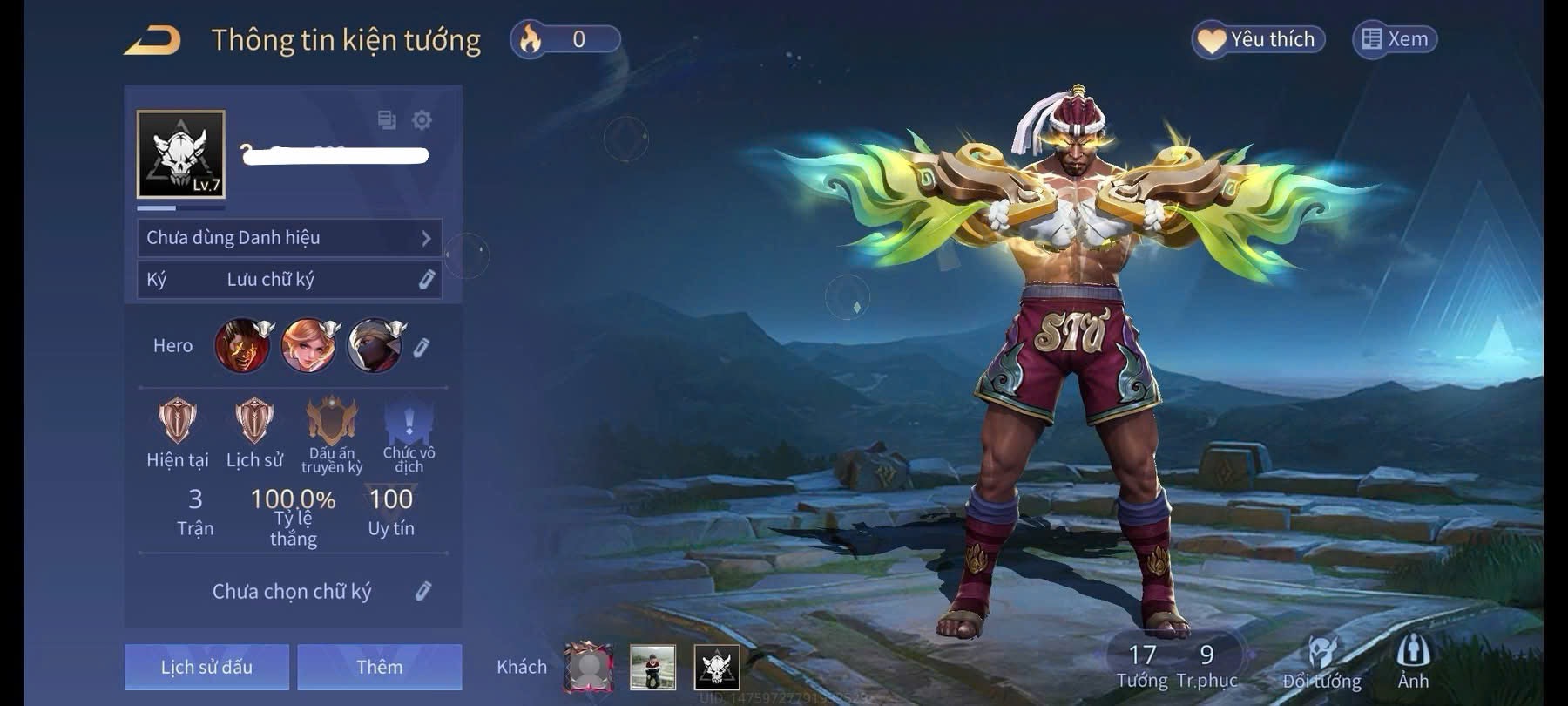This screenshot has width=1568, height=706.
Task: Open the Tướng hero count
Action: tap(1142, 665)
